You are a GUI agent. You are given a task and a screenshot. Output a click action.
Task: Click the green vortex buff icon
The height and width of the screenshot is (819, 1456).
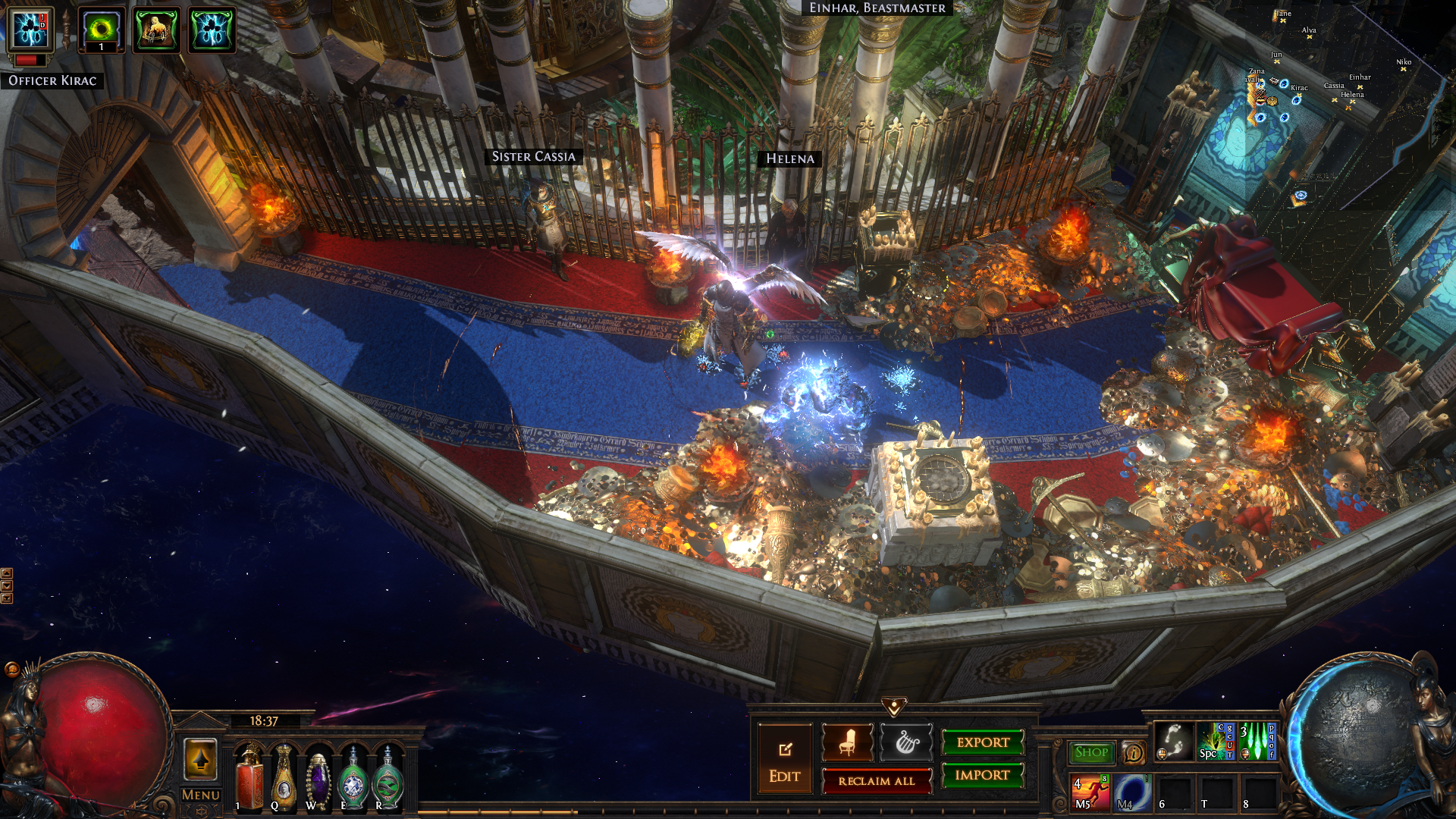pos(101,30)
